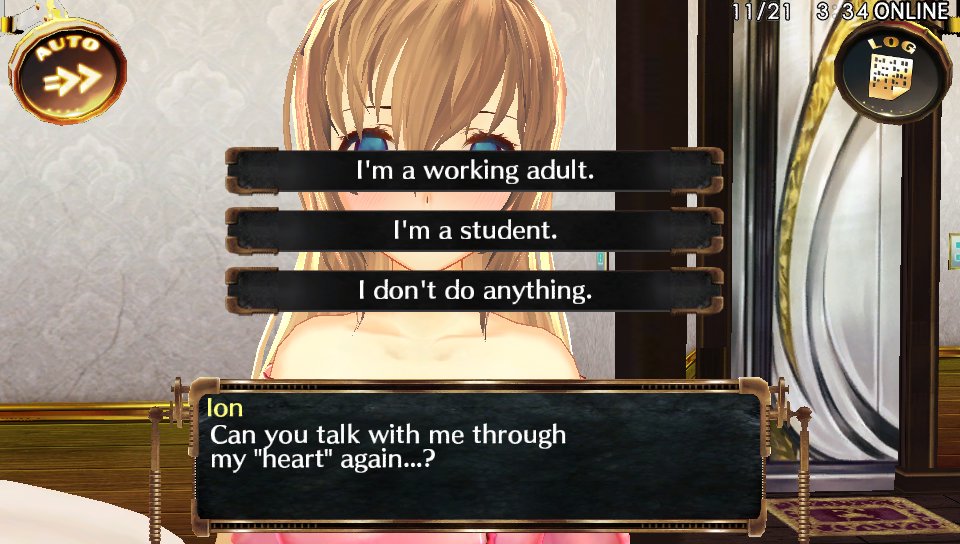Viewport: 960px width, 544px height.
Task: Select the "I'm a student." answer
Action: point(475,231)
